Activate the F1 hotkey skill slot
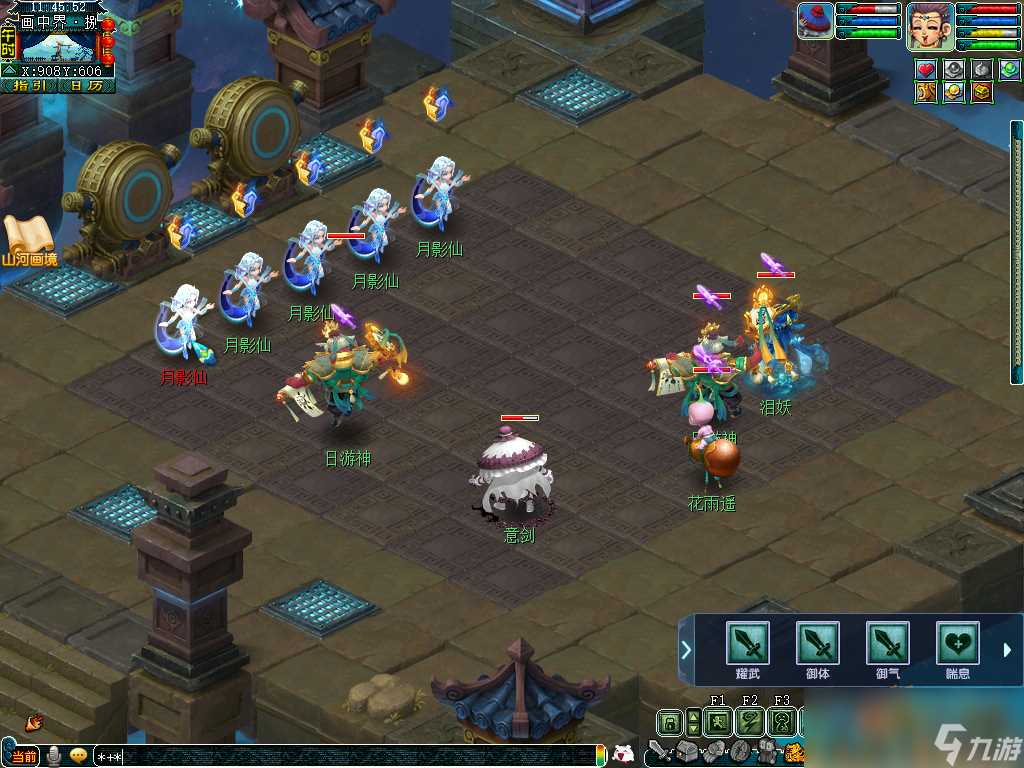This screenshot has height=768, width=1024. 718,722
